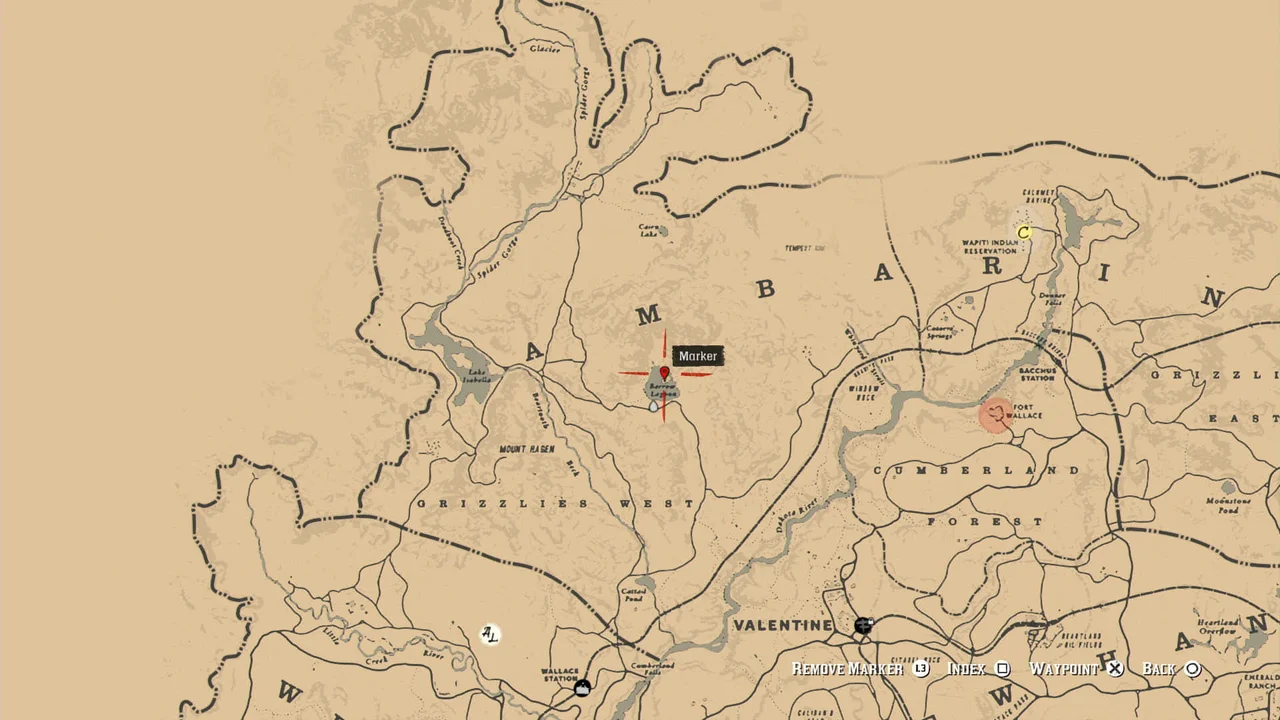Click the white legendary animal icon near Little Creek
The height and width of the screenshot is (720, 1280).
coord(489,634)
